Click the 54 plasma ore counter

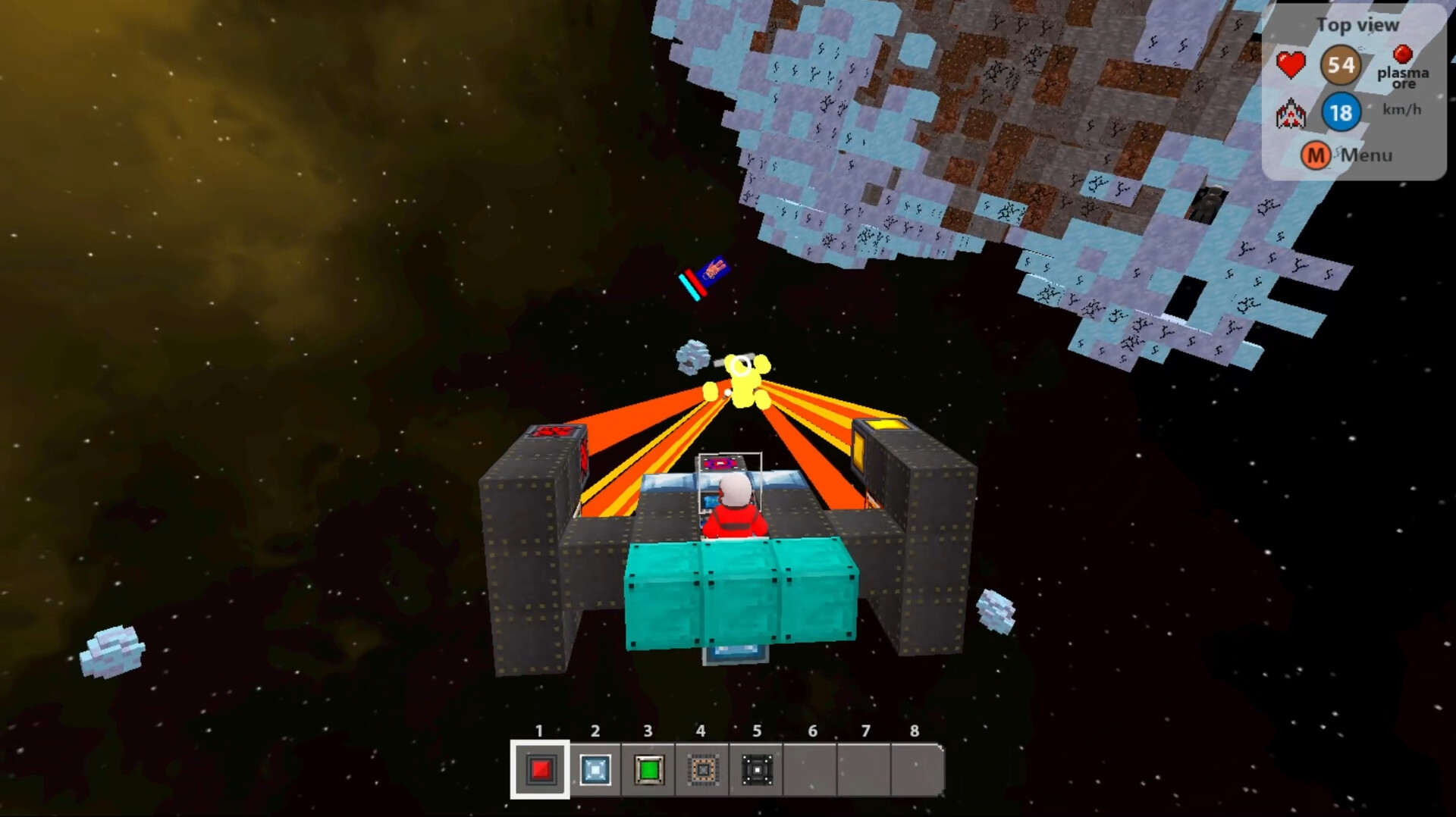tap(1340, 65)
